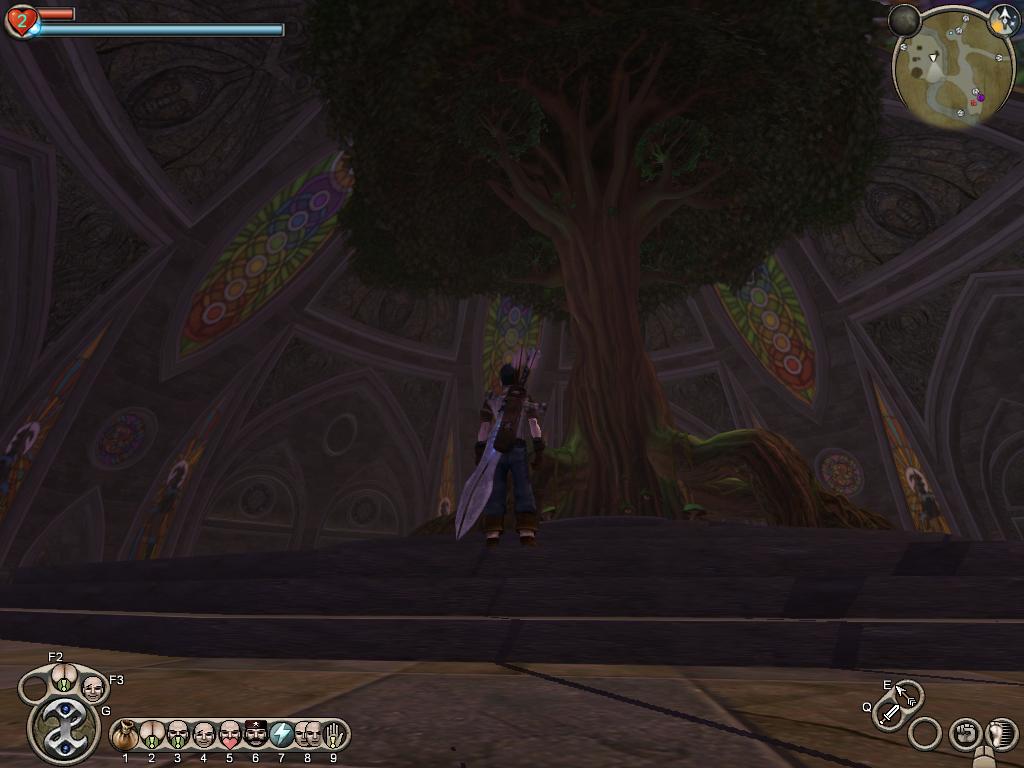Equip the bow and arrow weapon

pos(908,694)
